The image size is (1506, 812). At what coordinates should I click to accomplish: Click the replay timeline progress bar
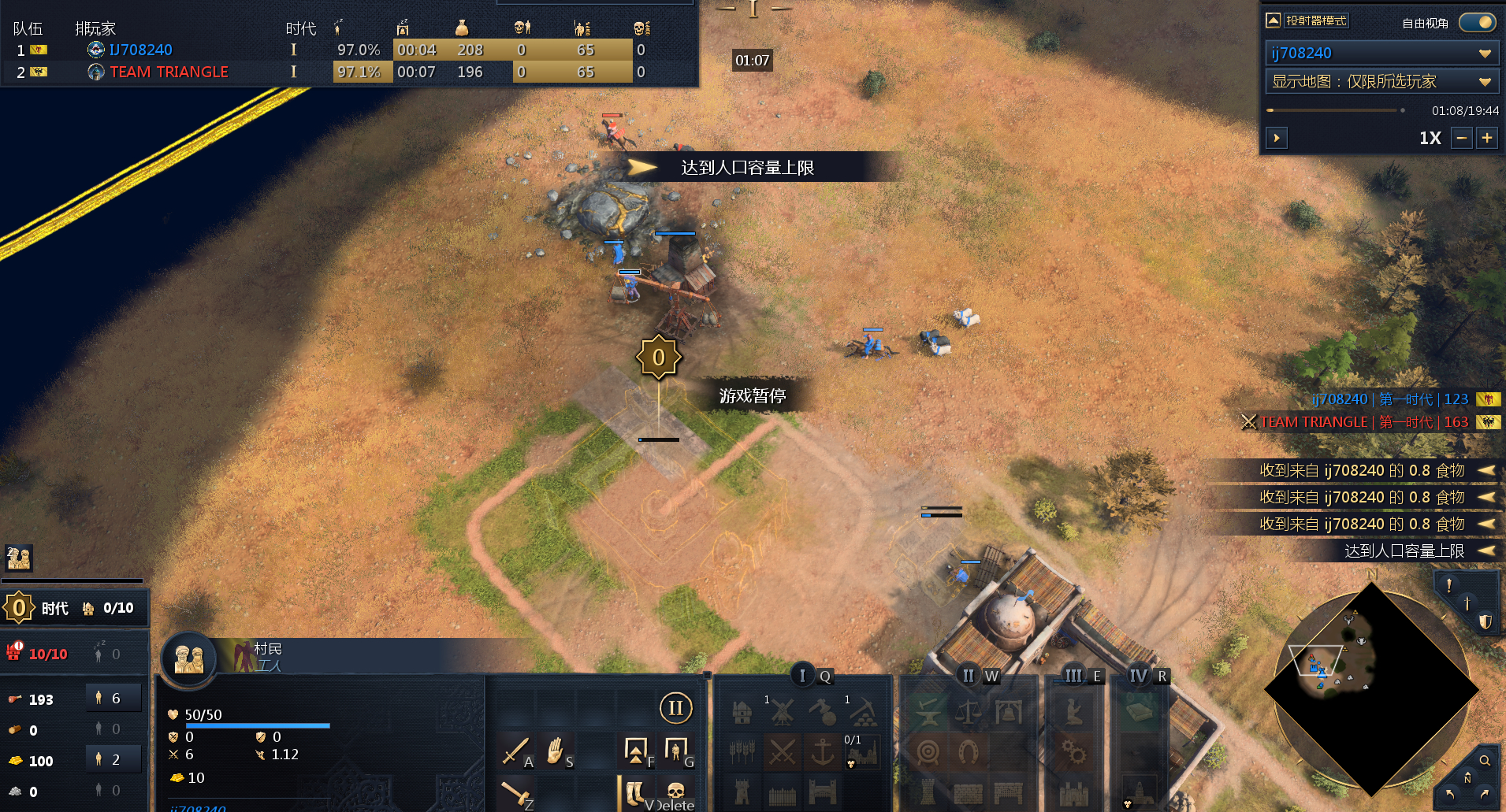click(x=1332, y=110)
